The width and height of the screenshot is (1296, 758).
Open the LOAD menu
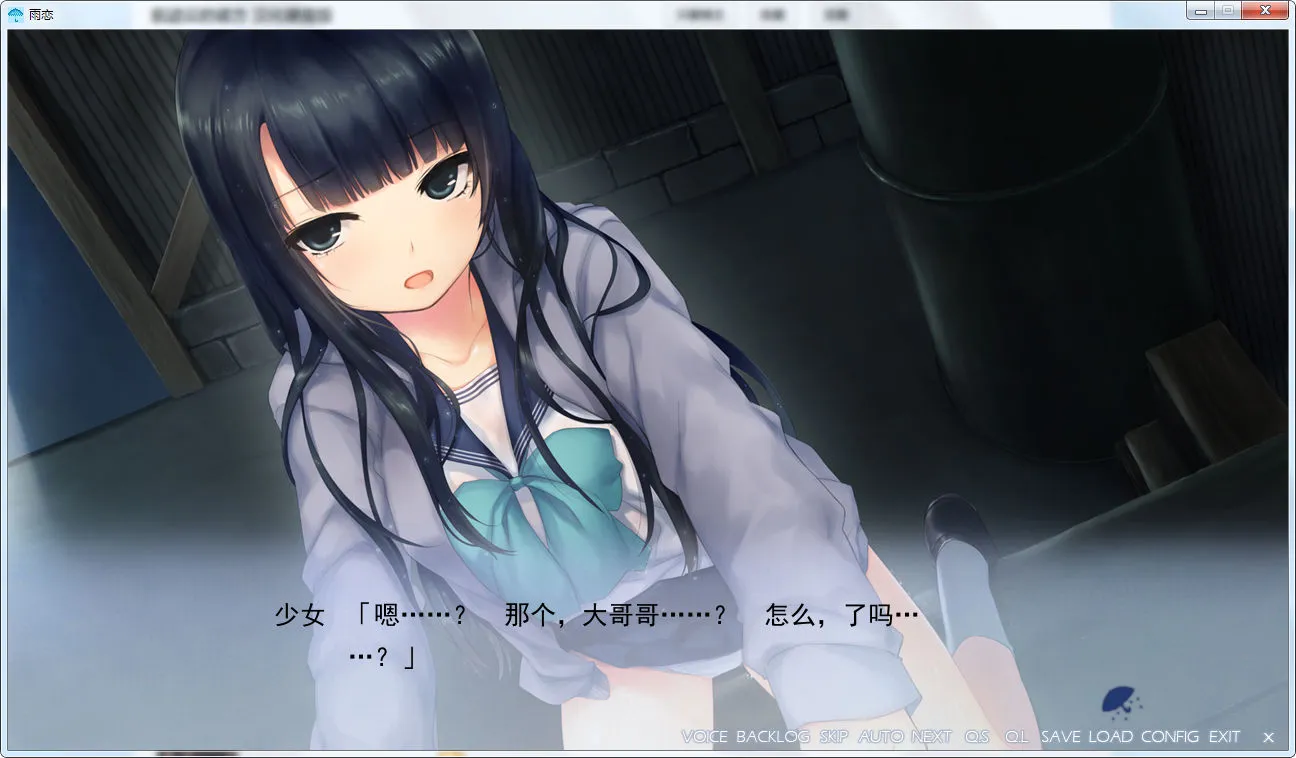tap(1110, 737)
